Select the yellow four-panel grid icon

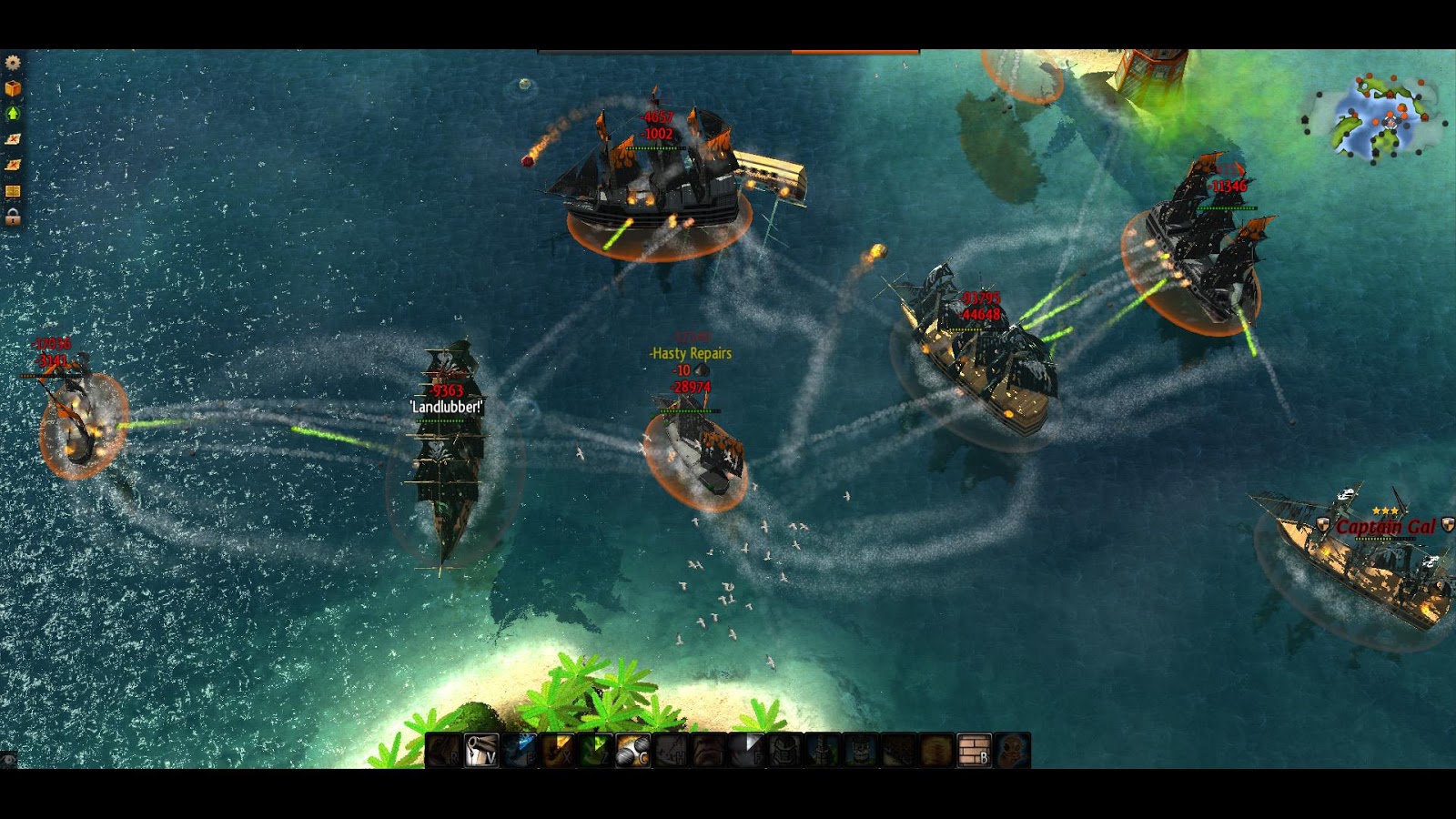point(13,191)
